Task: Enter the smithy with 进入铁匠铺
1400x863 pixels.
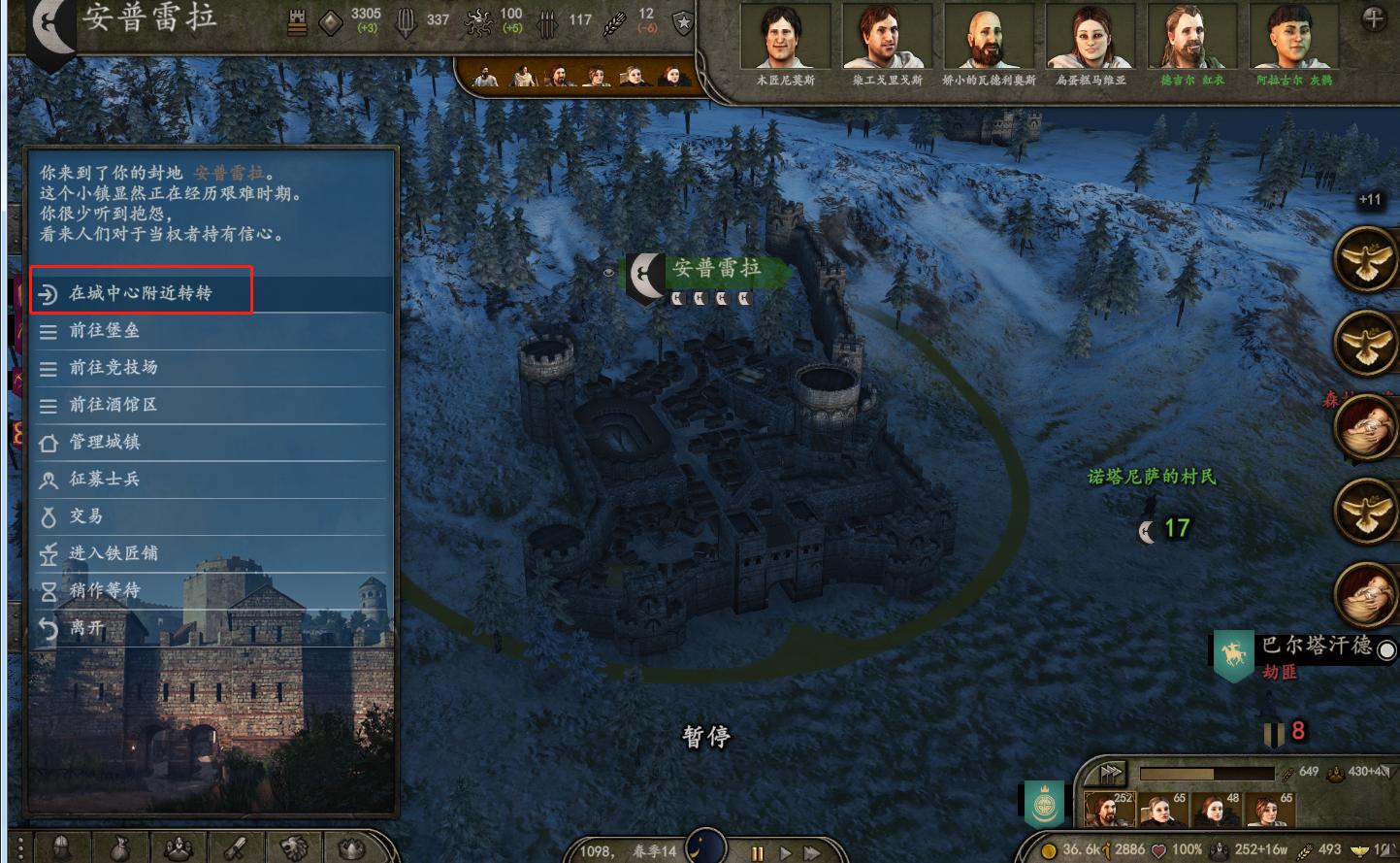Action: (114, 552)
